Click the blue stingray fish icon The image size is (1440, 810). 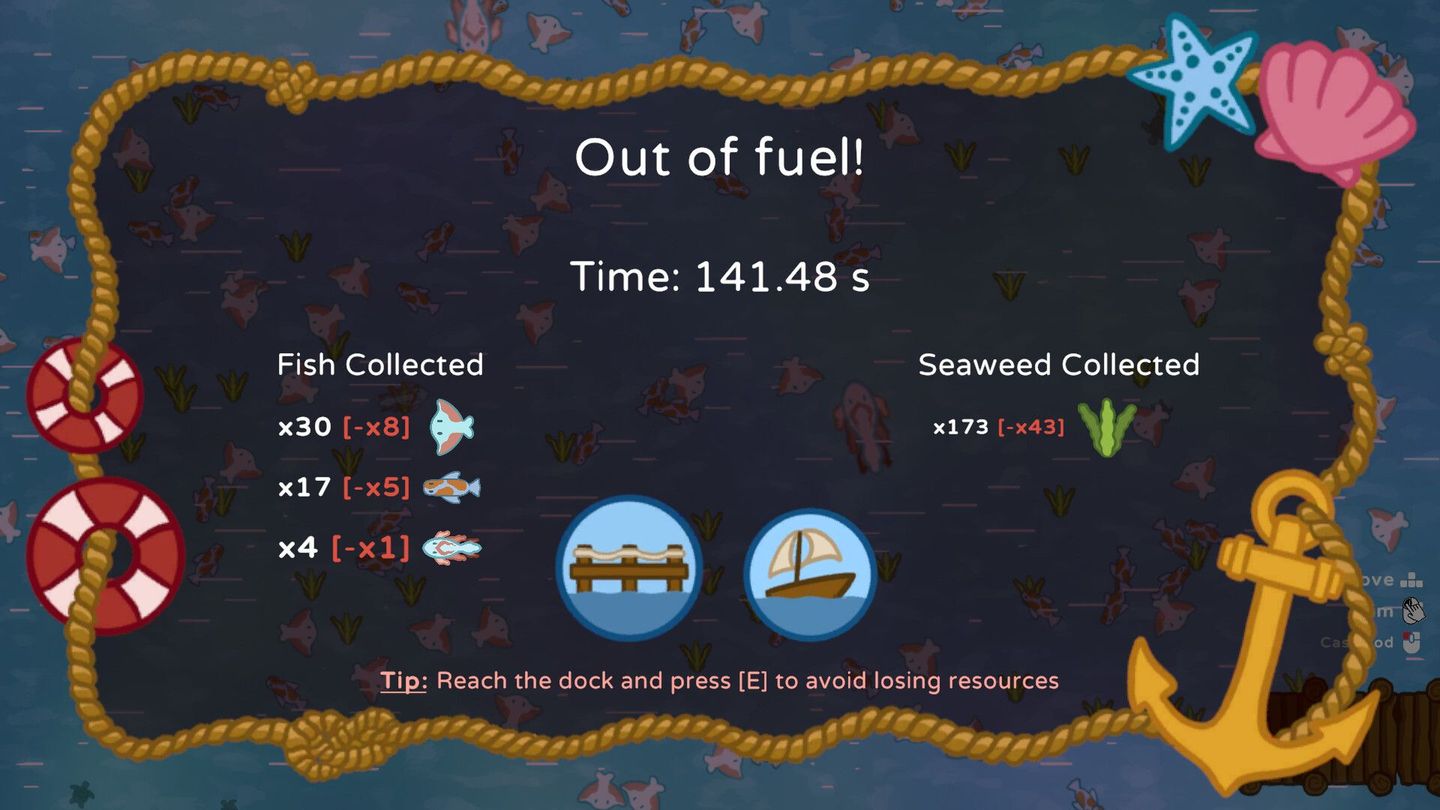pyautogui.click(x=450, y=426)
